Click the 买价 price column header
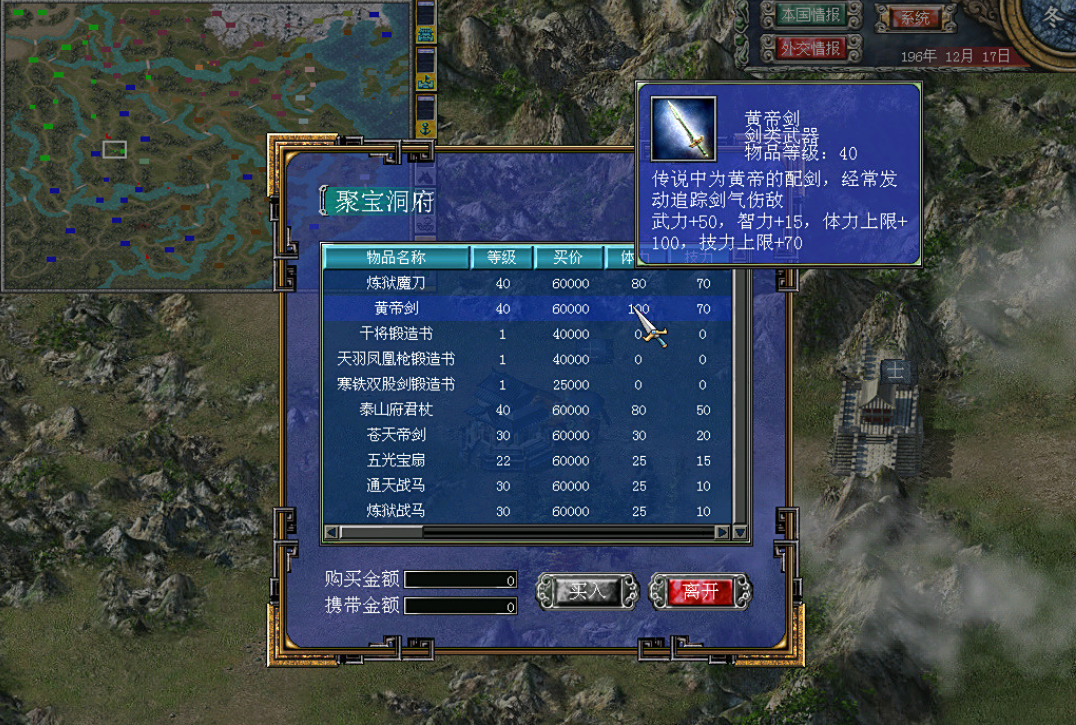This screenshot has width=1076, height=725. (570, 257)
